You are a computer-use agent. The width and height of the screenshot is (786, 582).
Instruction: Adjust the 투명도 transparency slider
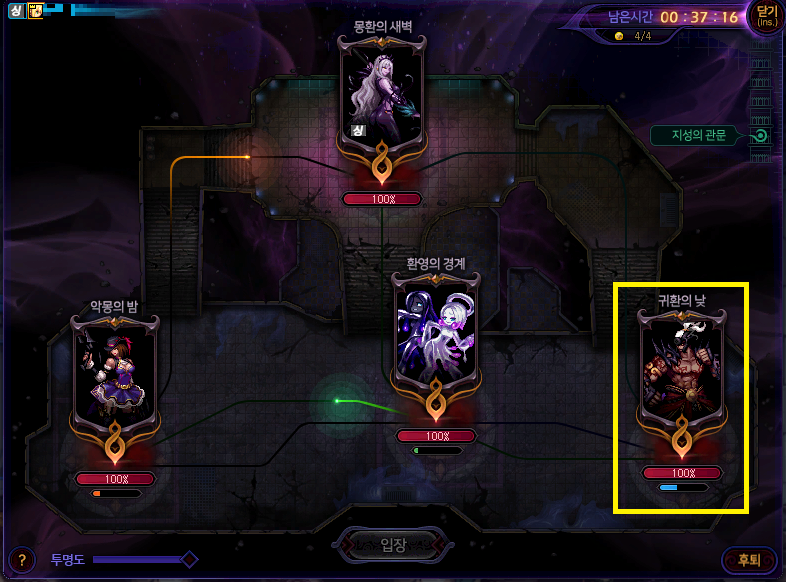coord(188,559)
